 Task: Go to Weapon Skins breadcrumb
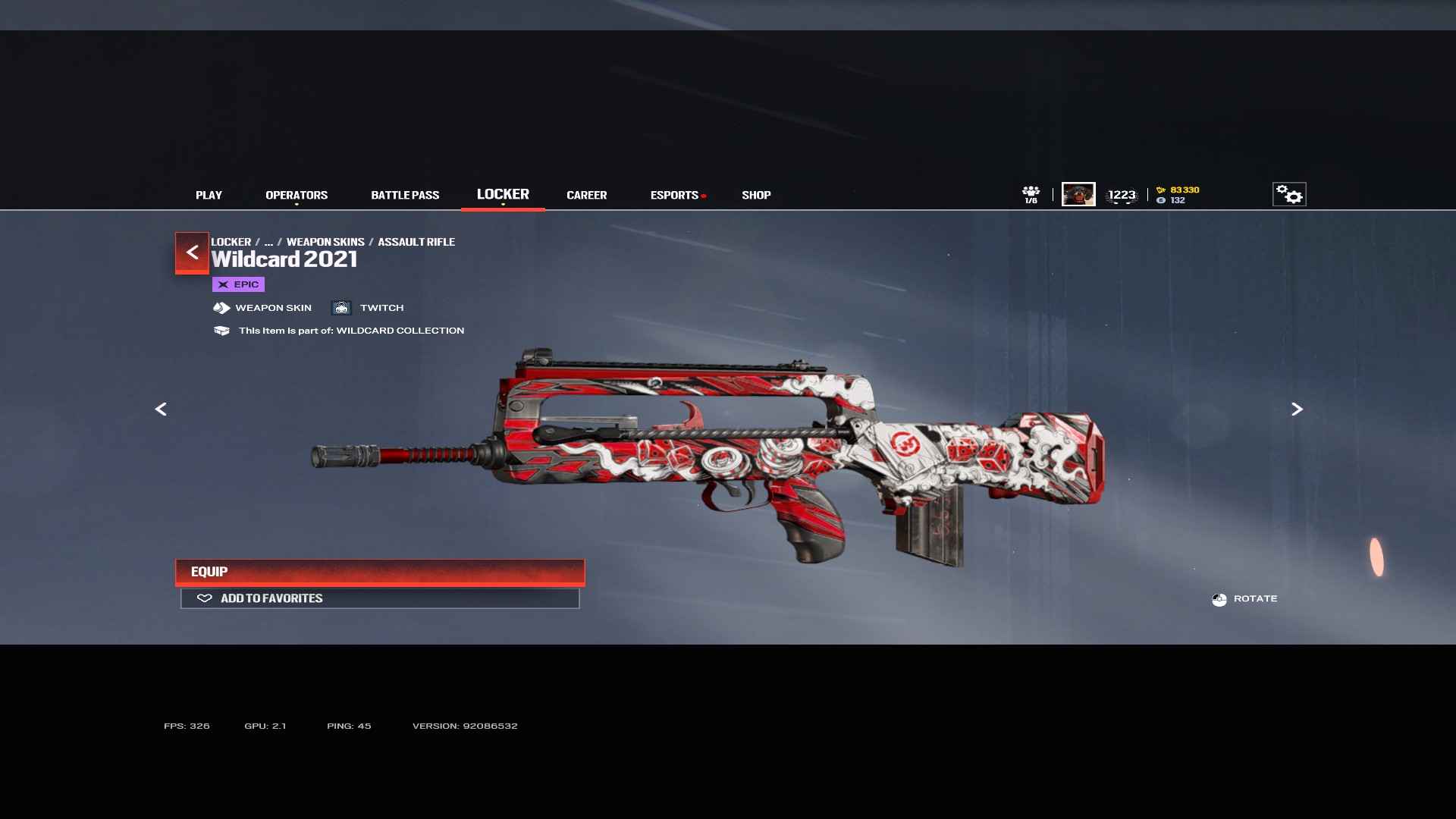325,242
